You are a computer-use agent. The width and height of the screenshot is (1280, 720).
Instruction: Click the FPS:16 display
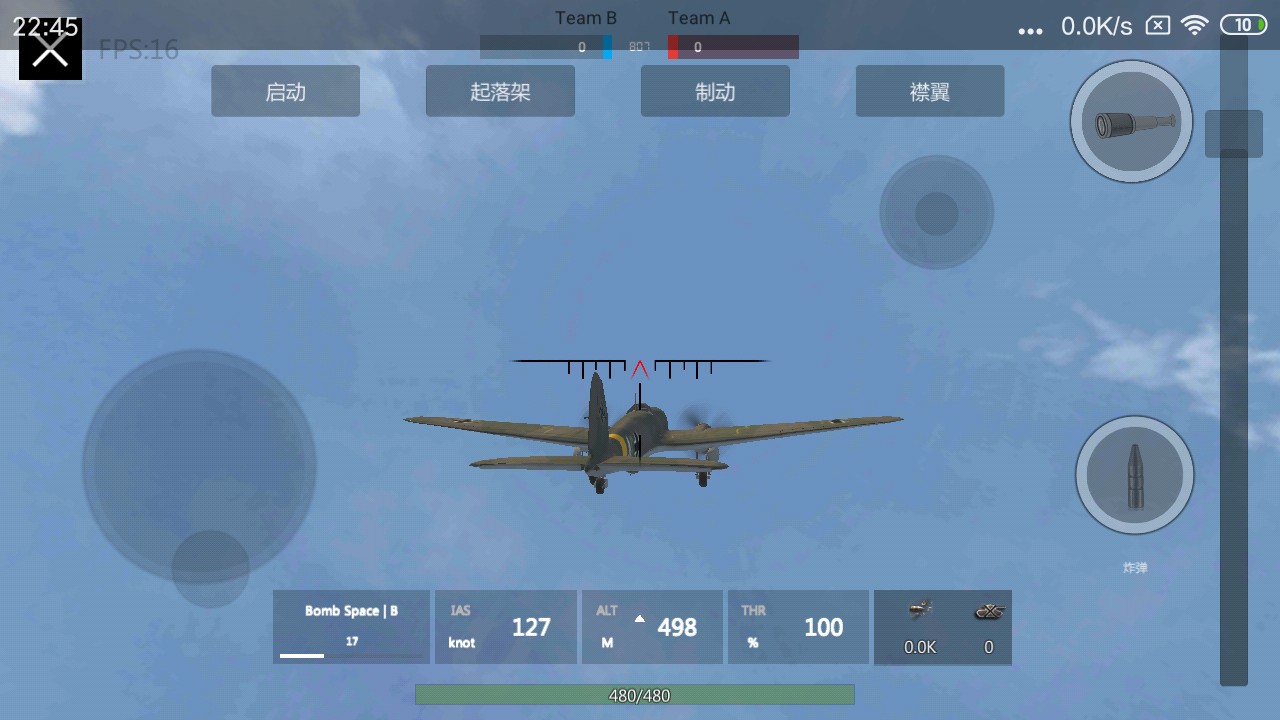(138, 47)
